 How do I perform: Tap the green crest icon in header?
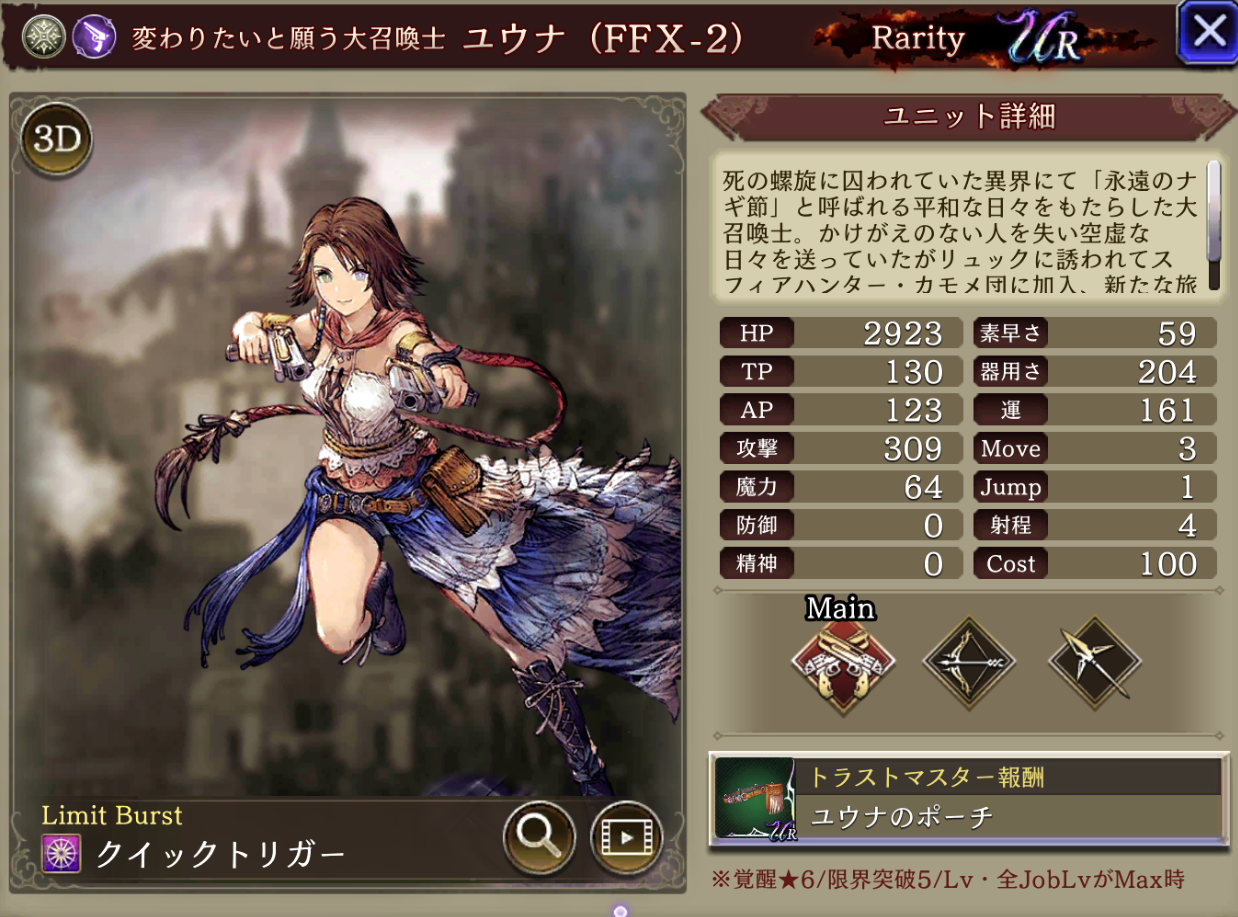point(44,38)
